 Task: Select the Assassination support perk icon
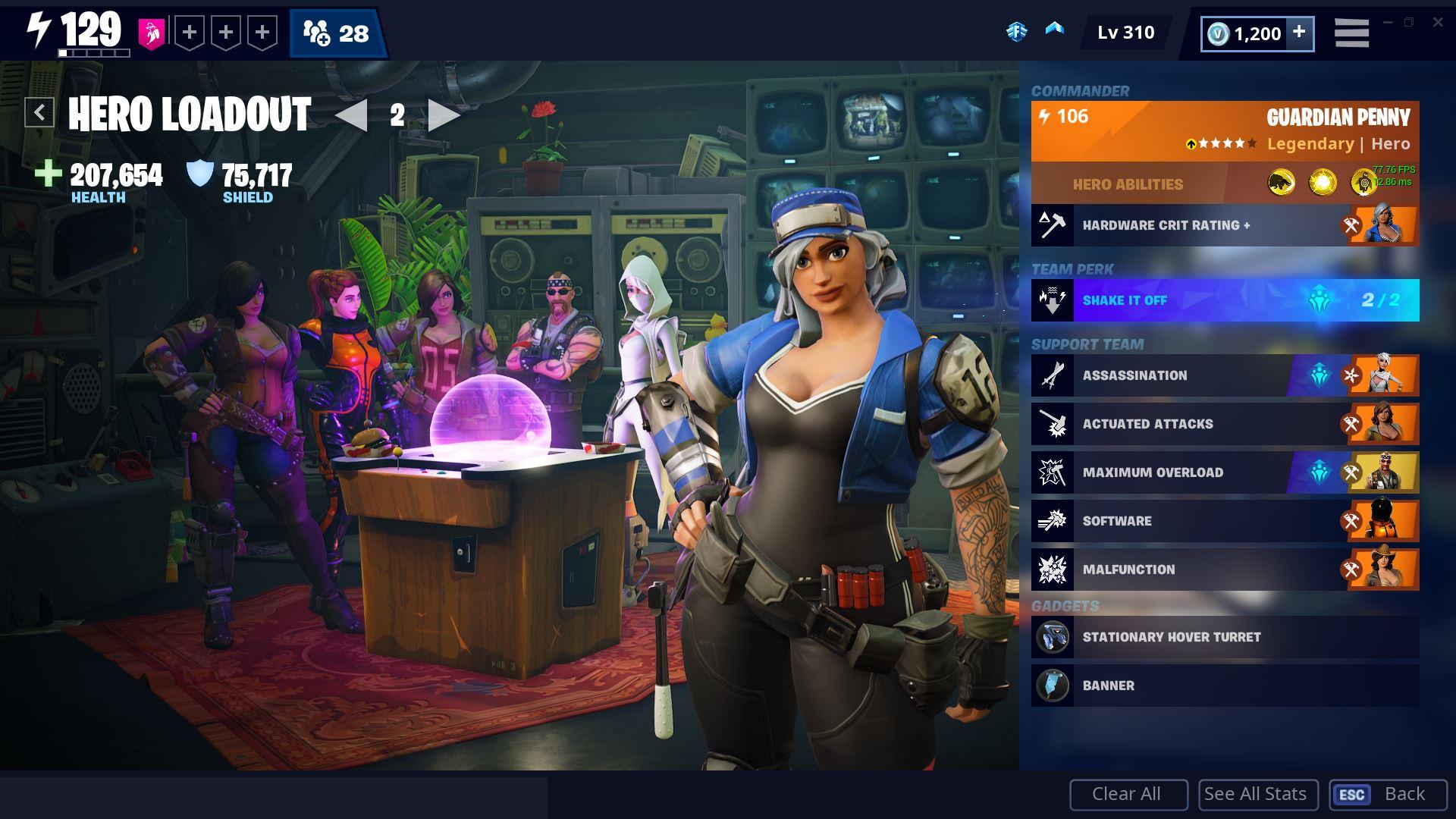coord(1053,375)
